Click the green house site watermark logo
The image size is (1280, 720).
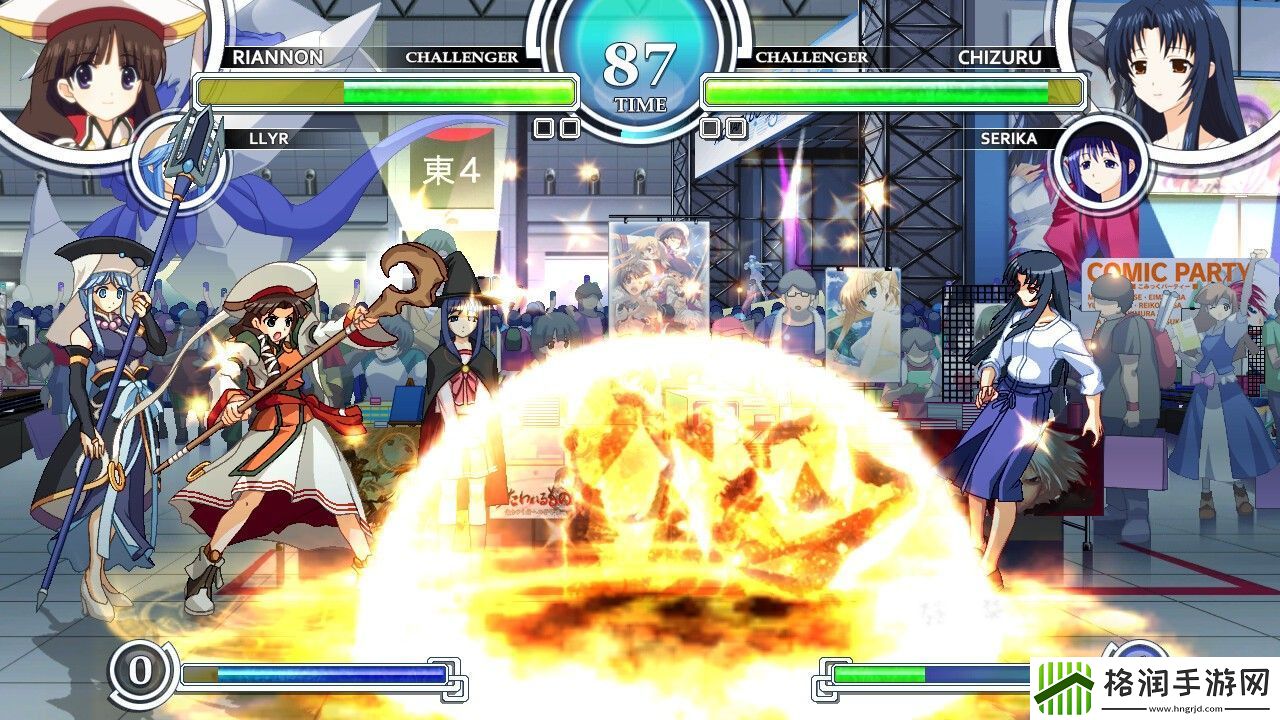point(1065,688)
